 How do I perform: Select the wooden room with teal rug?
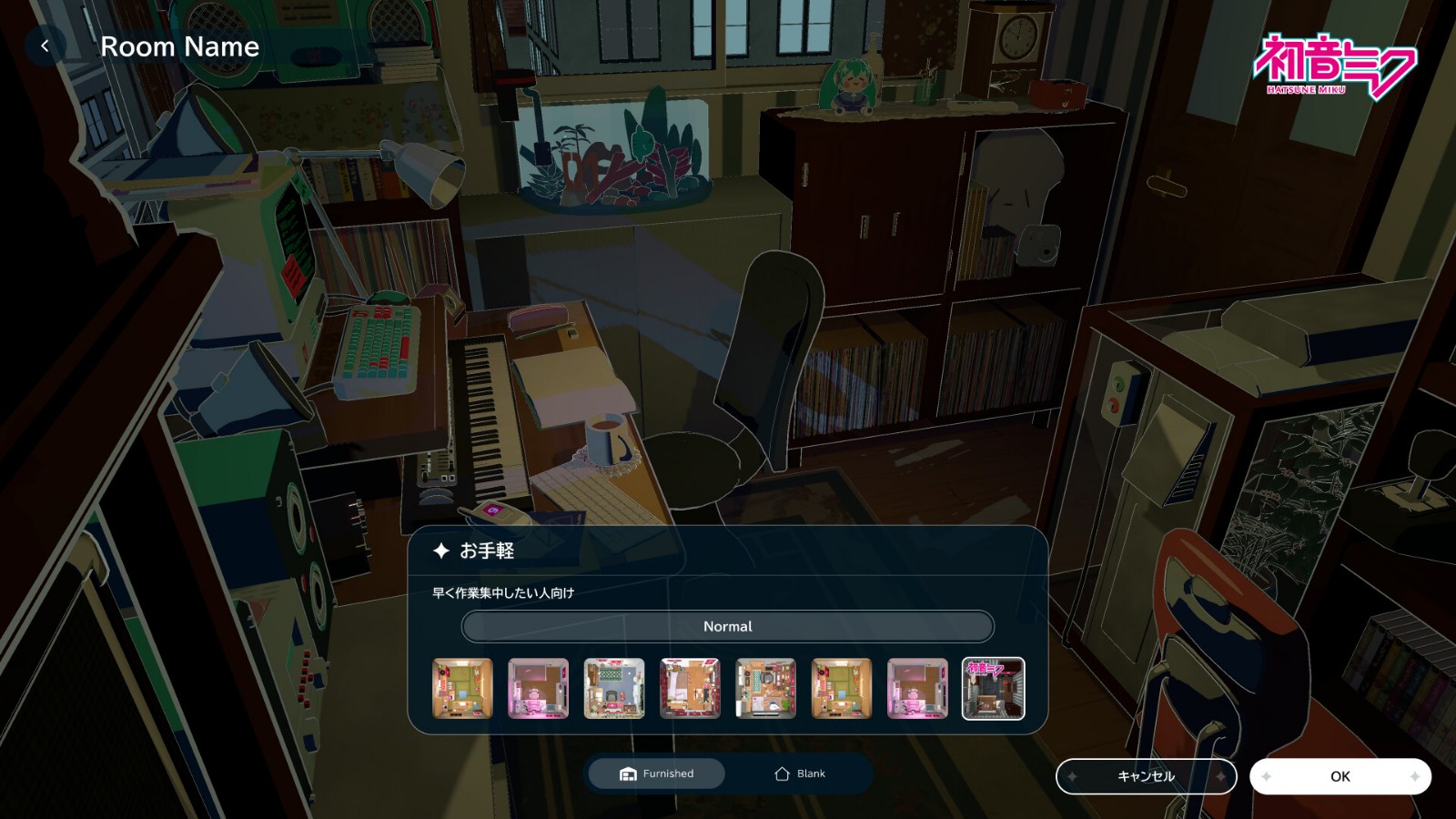(x=766, y=689)
